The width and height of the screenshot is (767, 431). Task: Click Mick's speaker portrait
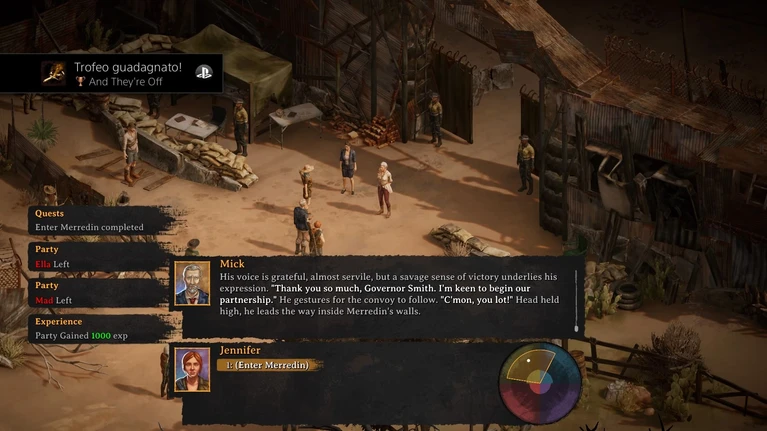coord(192,283)
